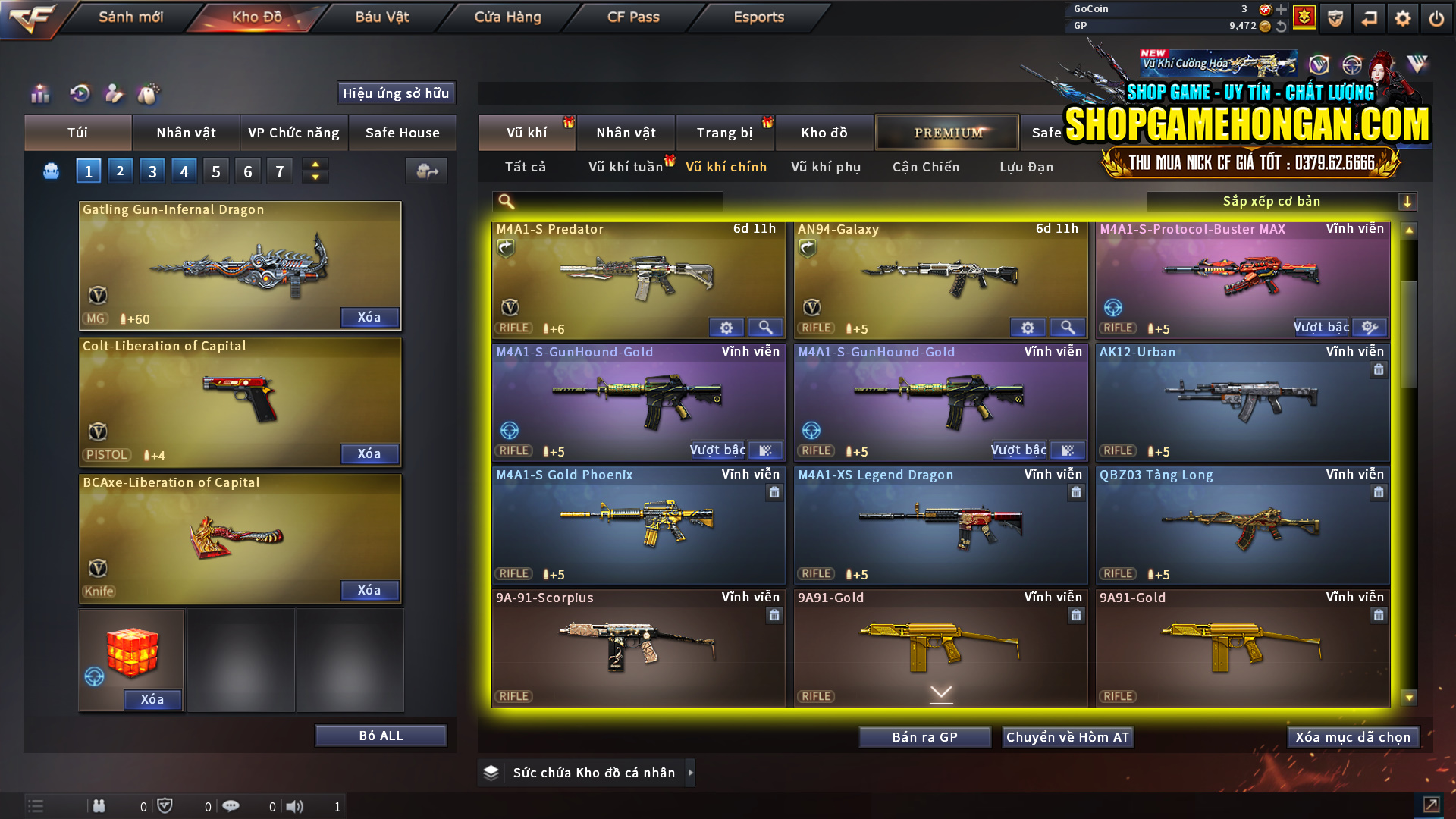Image resolution: width=1456 pixels, height=819 pixels.
Task: Click the Bán ra GP button
Action: (924, 736)
